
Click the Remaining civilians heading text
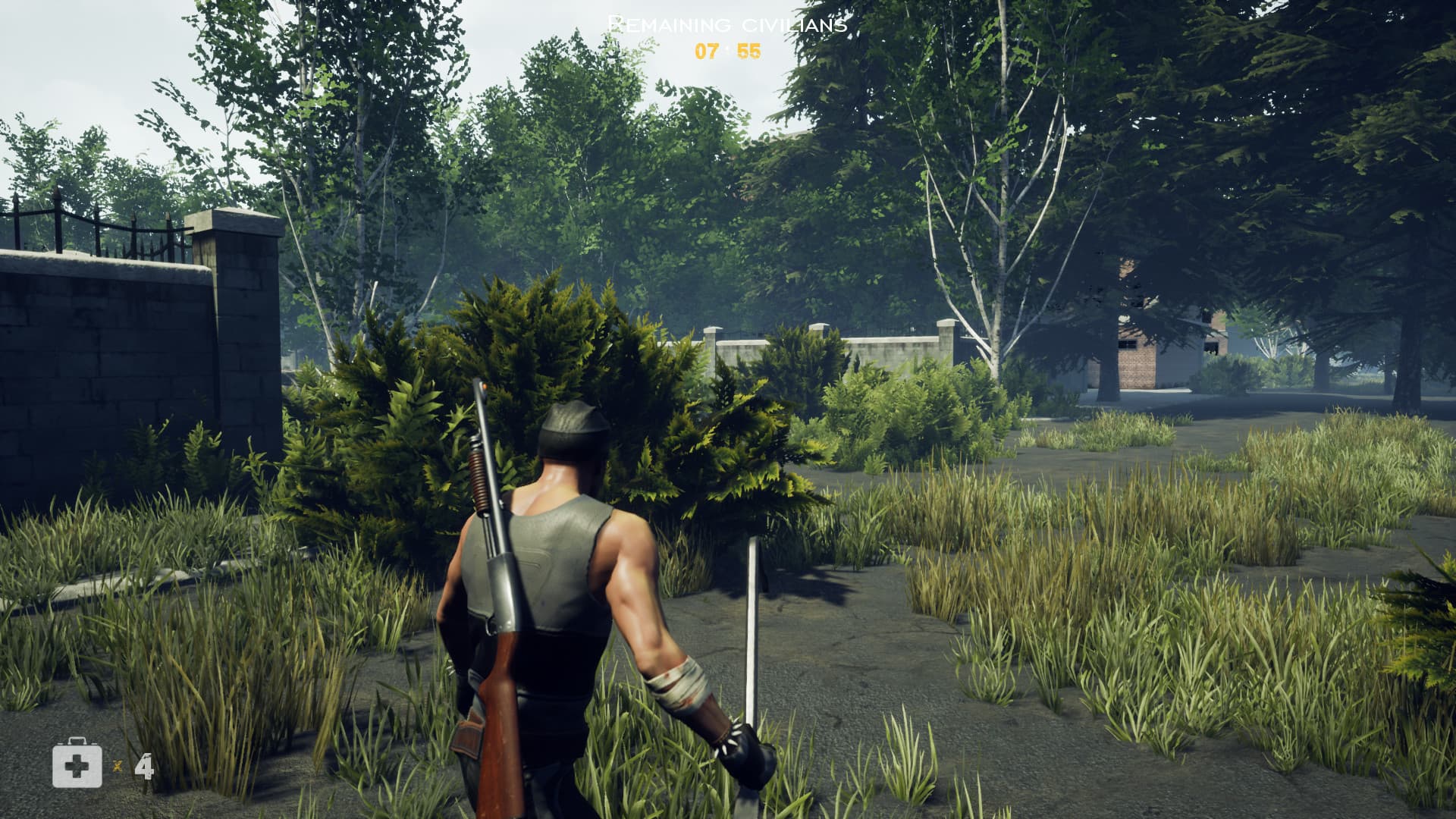pyautogui.click(x=726, y=23)
